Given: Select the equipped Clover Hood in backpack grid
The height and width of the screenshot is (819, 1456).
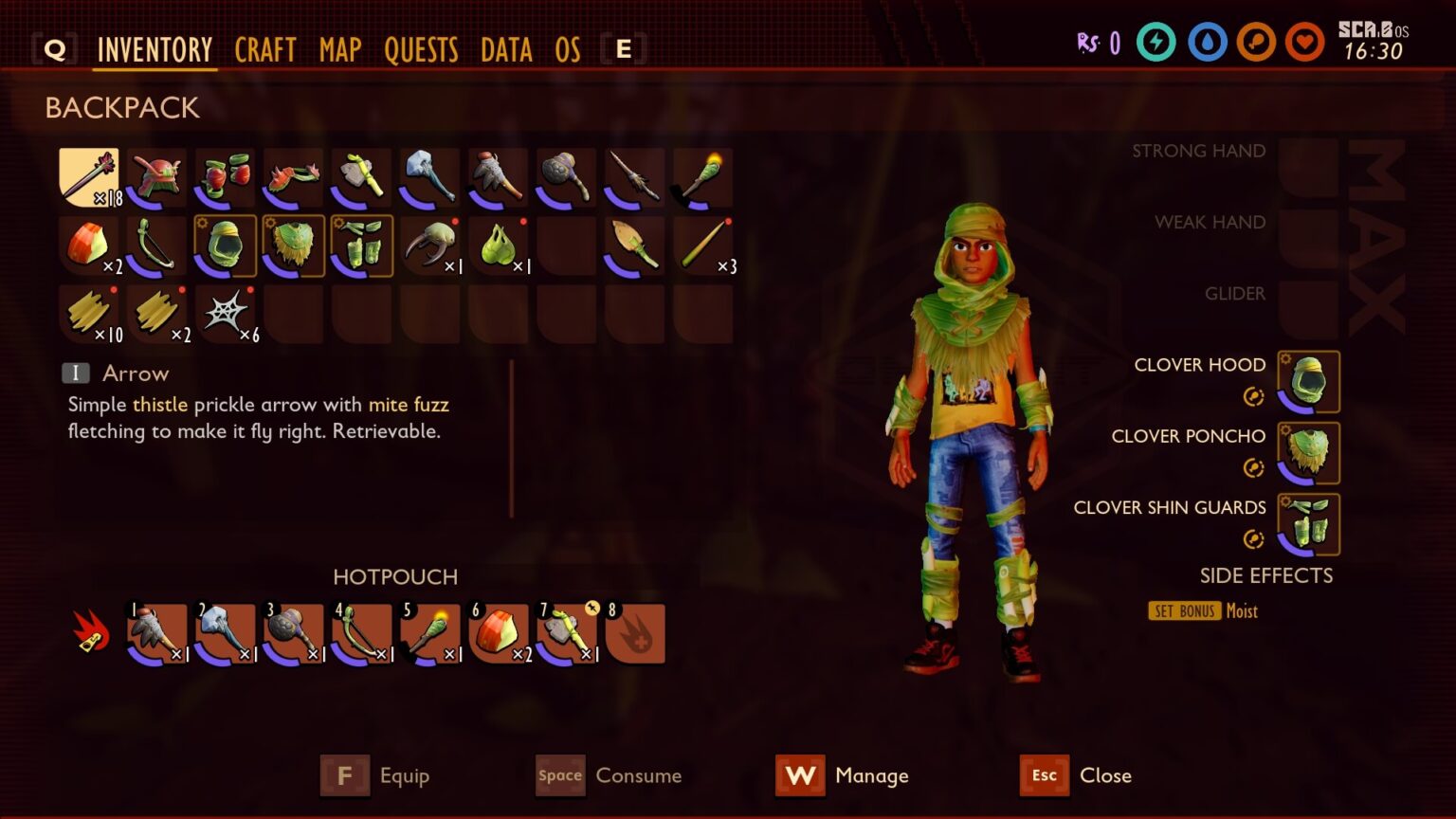Looking at the screenshot, I should 225,245.
